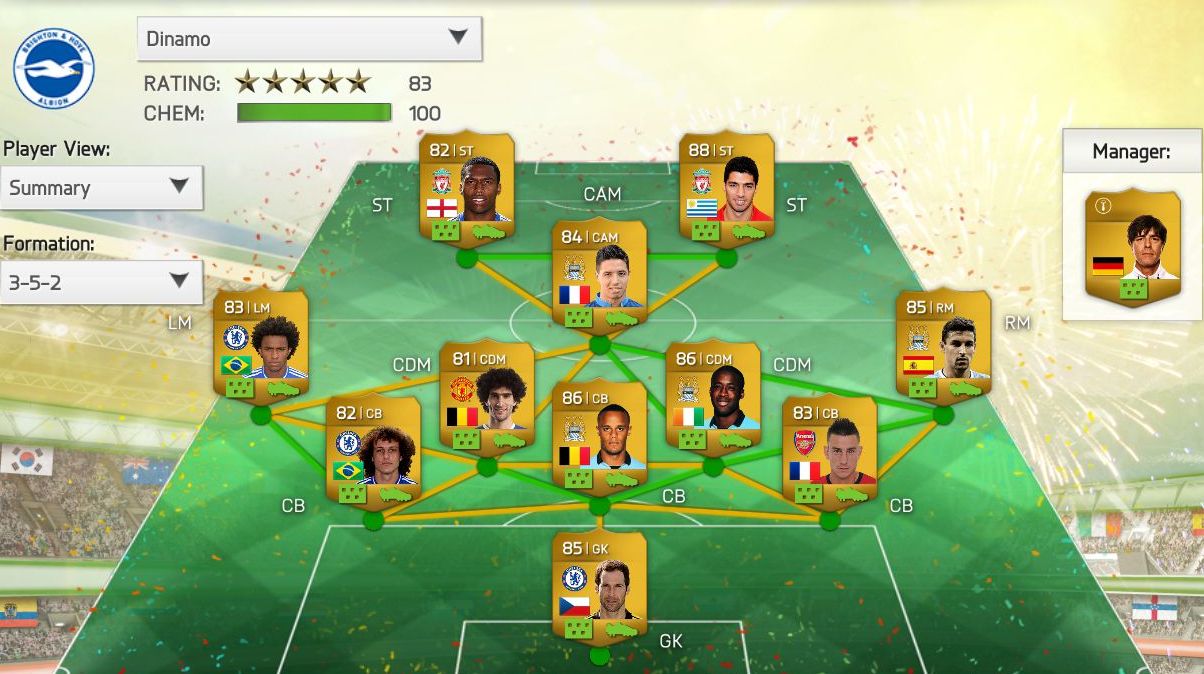The height and width of the screenshot is (674, 1204).
Task: Select the manager card
Action: click(1131, 245)
